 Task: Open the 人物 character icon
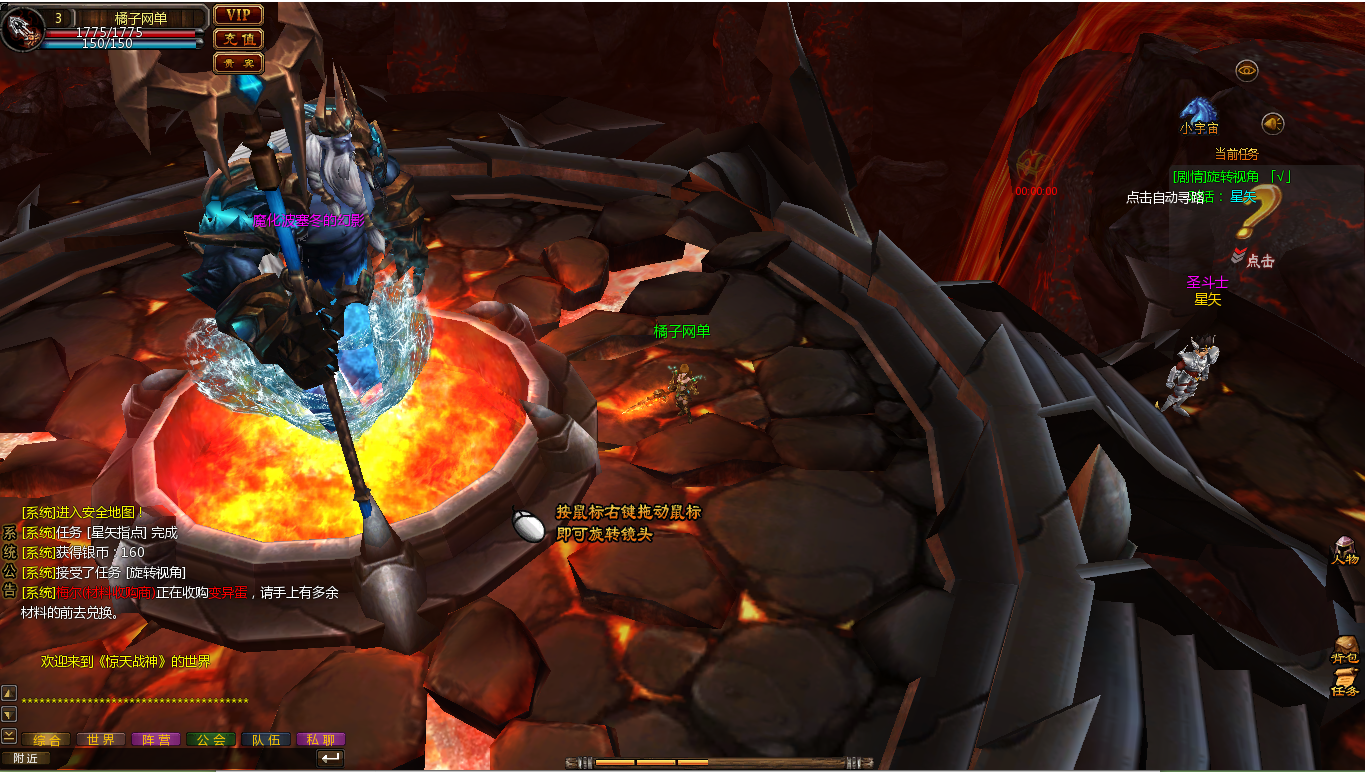tap(1345, 548)
